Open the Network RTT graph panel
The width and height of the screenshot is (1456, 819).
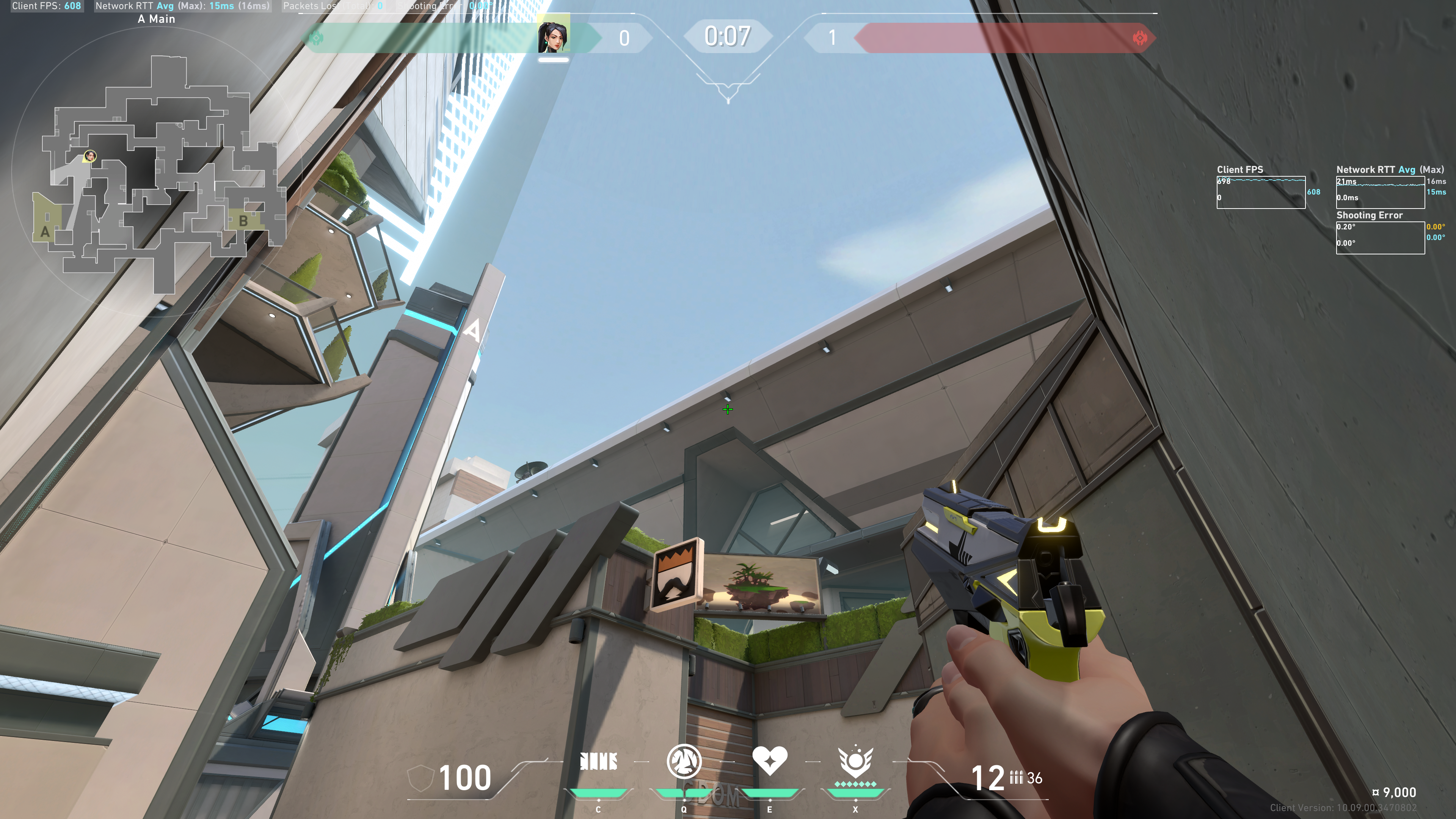tap(1380, 192)
